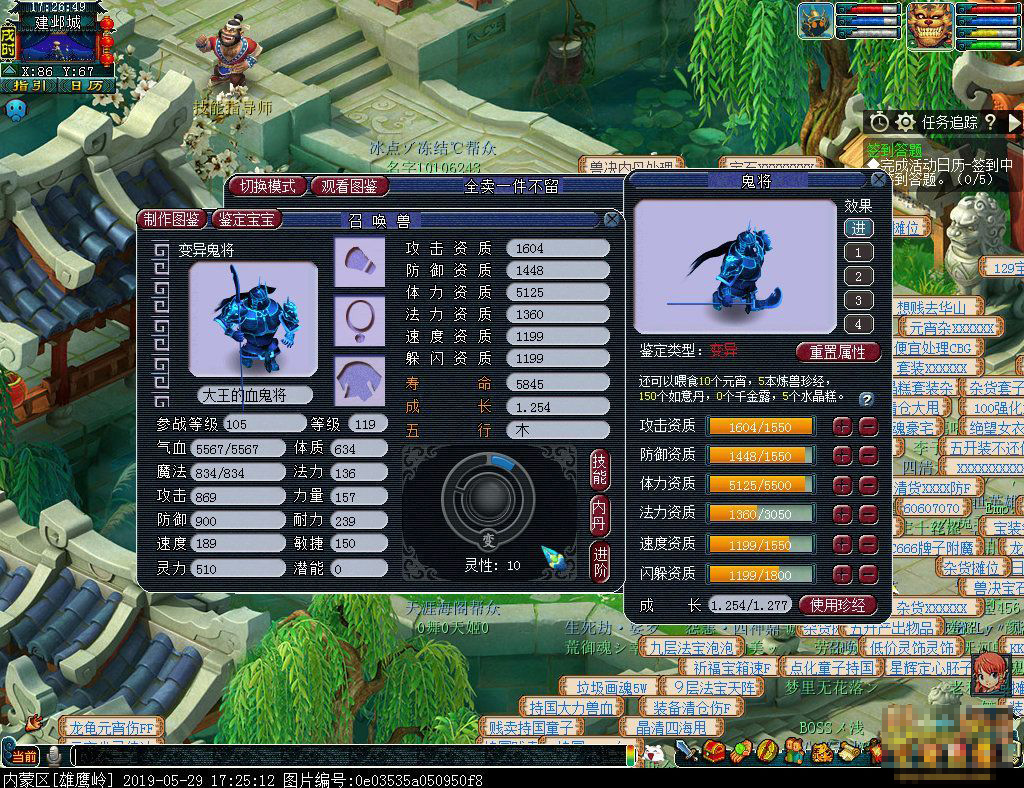
Task: Increase 攻击资质 with the plus button
Action: [843, 426]
